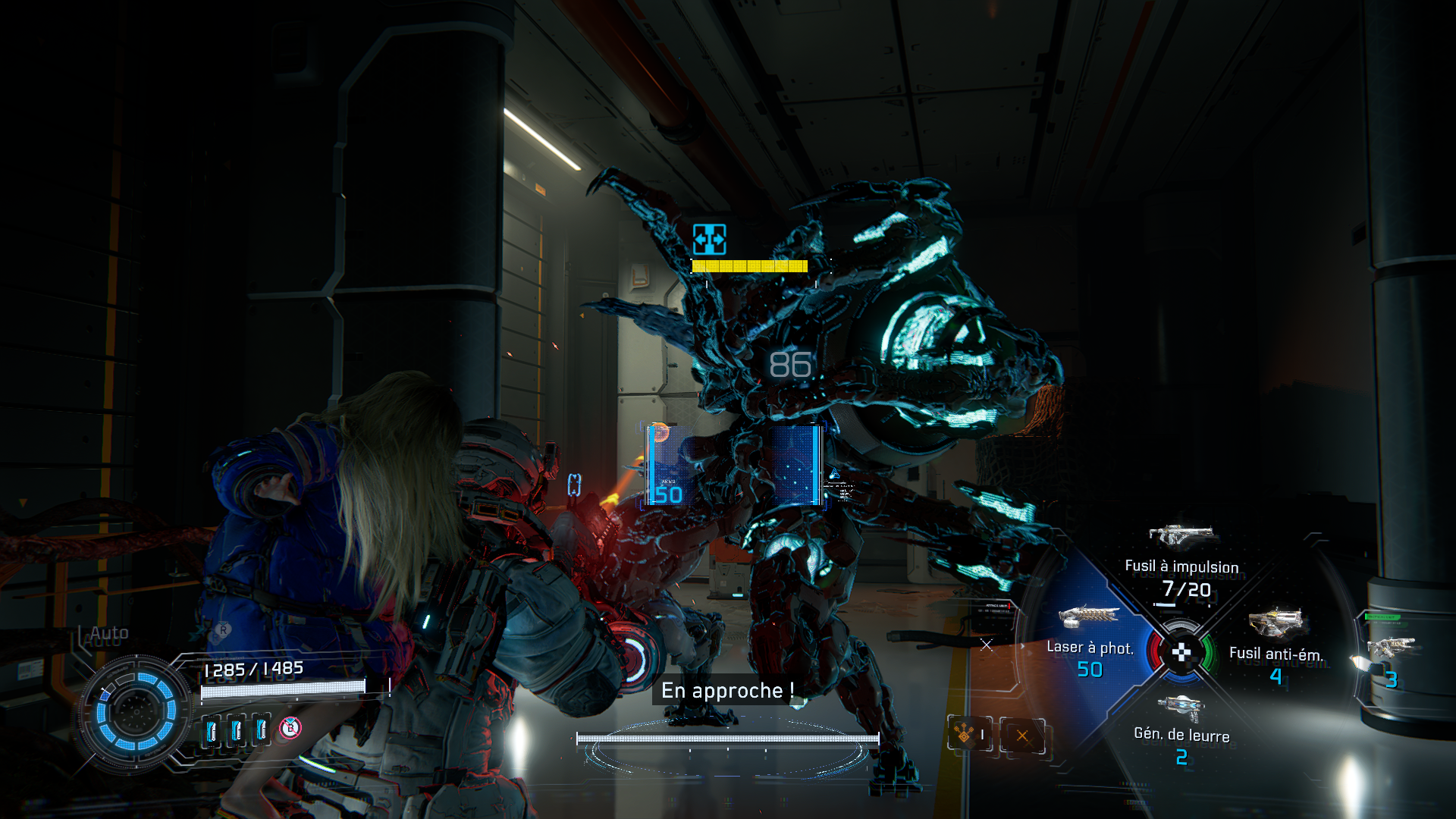Click the orange X hack slot

(x=1022, y=735)
